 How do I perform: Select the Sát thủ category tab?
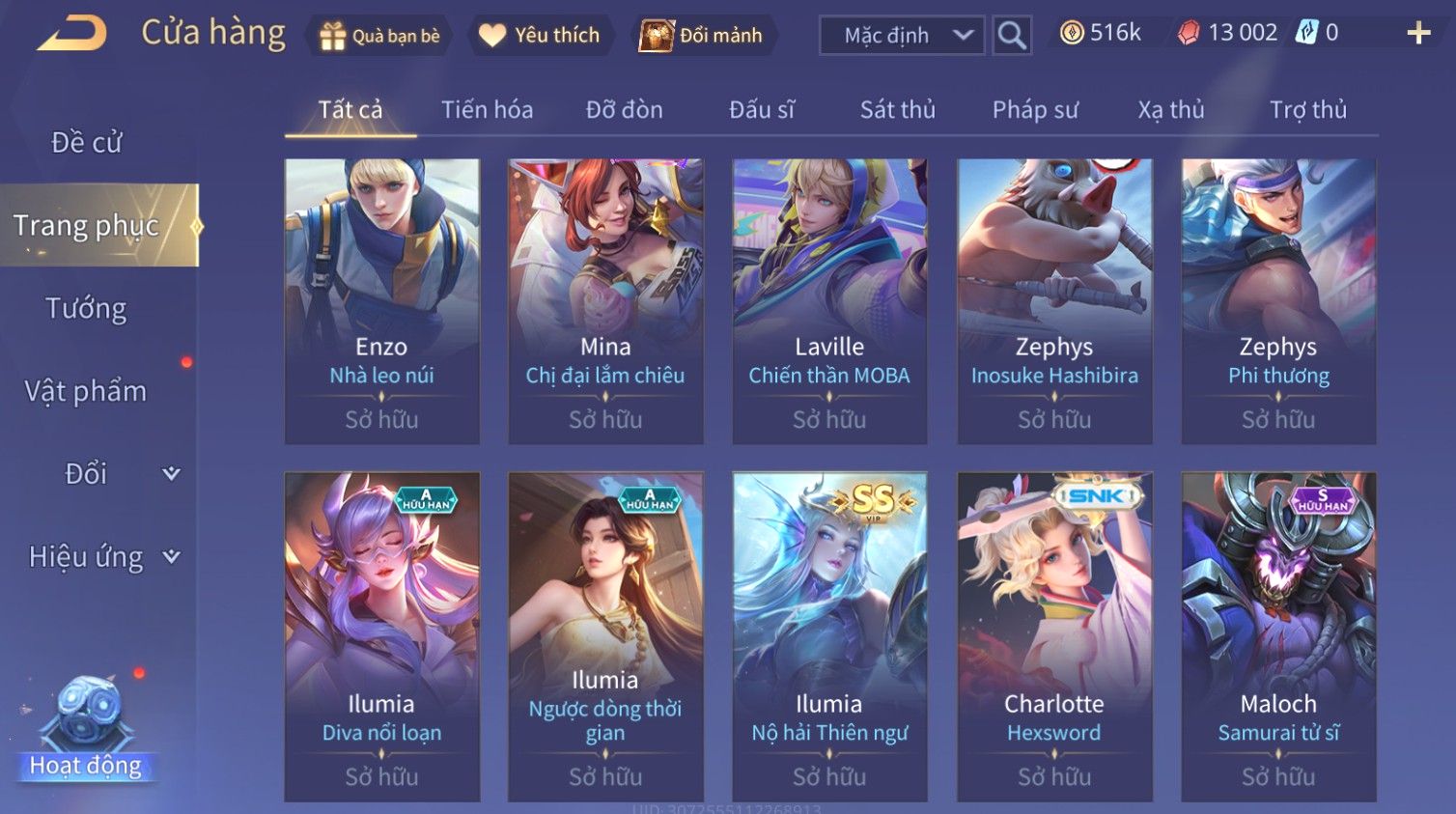tap(897, 110)
